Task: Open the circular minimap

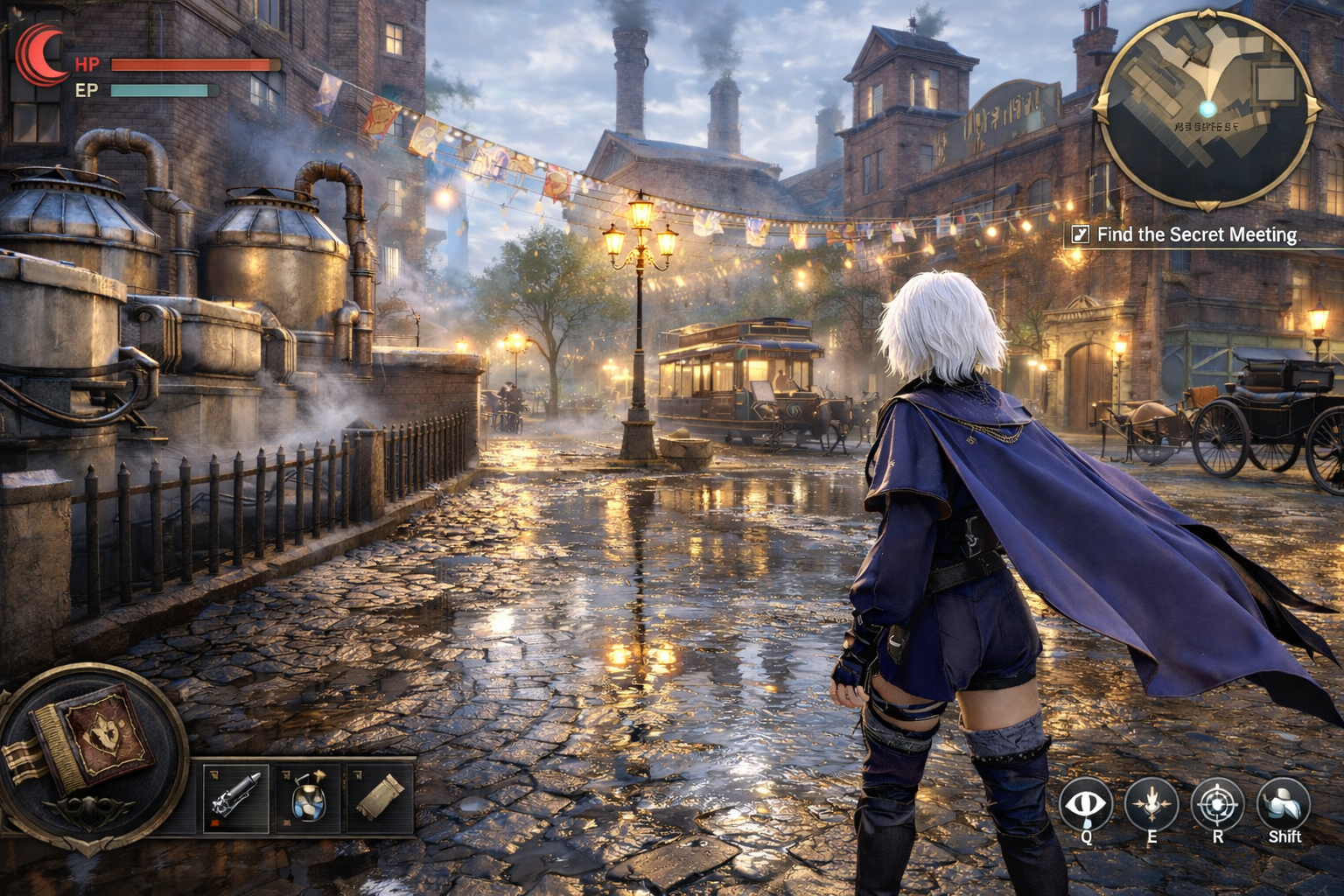Action: click(1207, 109)
